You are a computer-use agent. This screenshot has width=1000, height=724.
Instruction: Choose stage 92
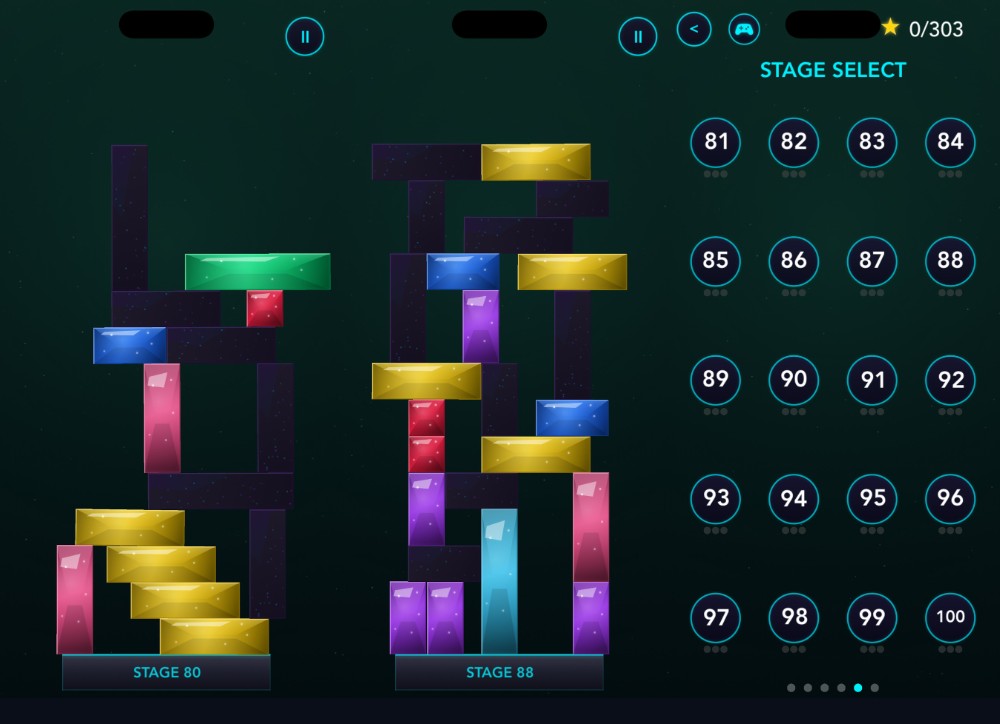click(x=950, y=380)
